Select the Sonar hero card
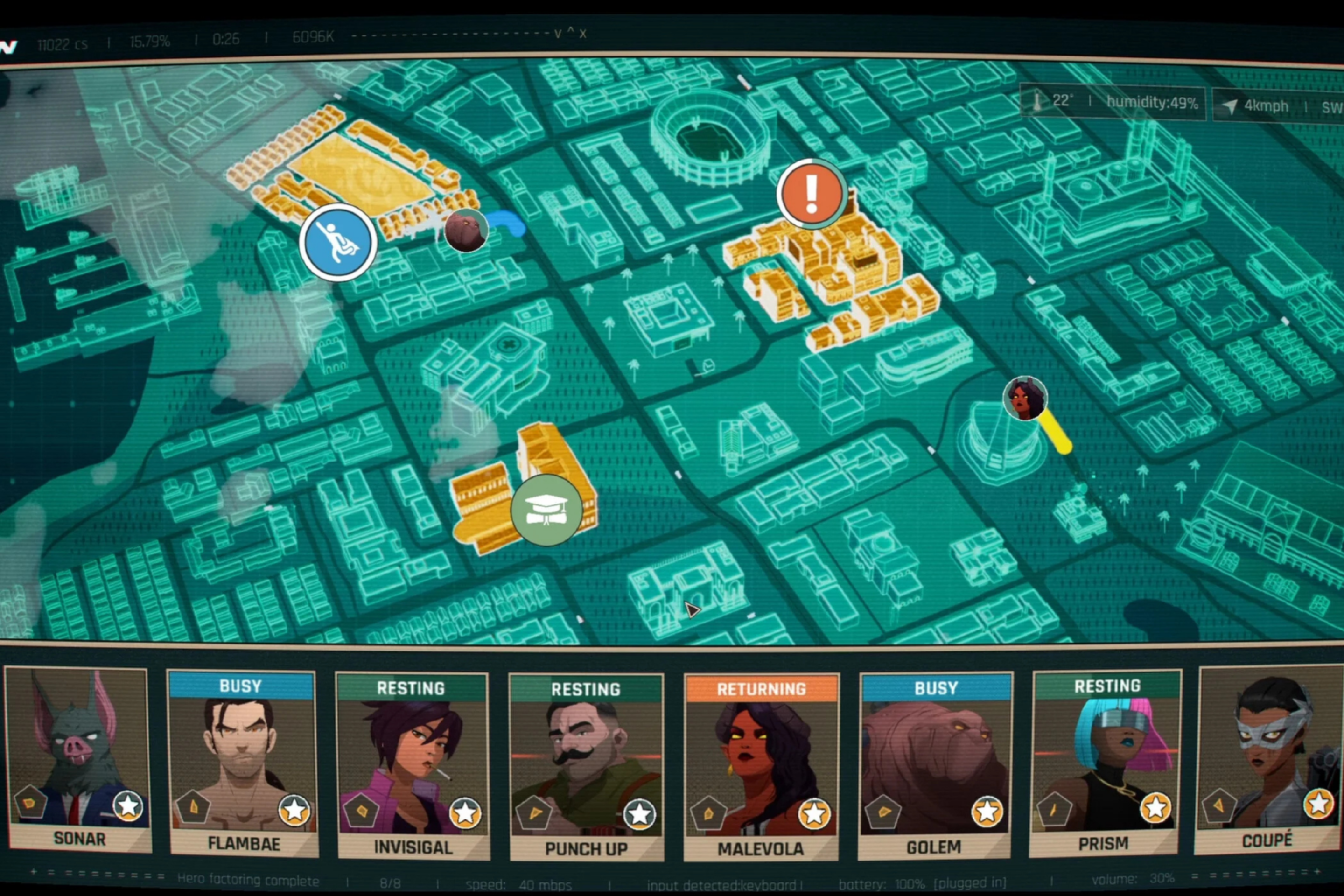This screenshot has width=1344, height=896. point(78,760)
